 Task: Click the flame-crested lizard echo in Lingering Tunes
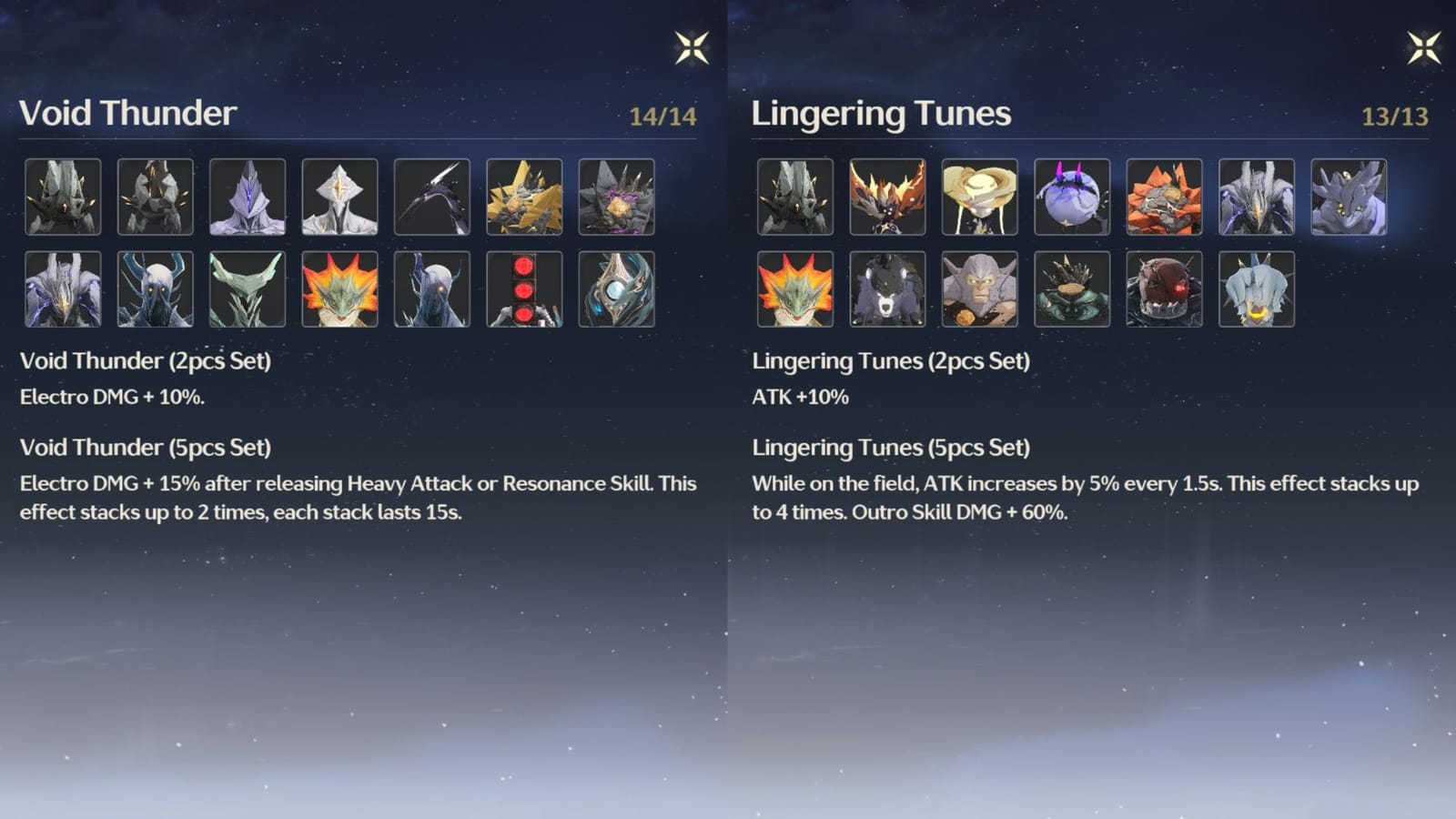pyautogui.click(x=794, y=291)
